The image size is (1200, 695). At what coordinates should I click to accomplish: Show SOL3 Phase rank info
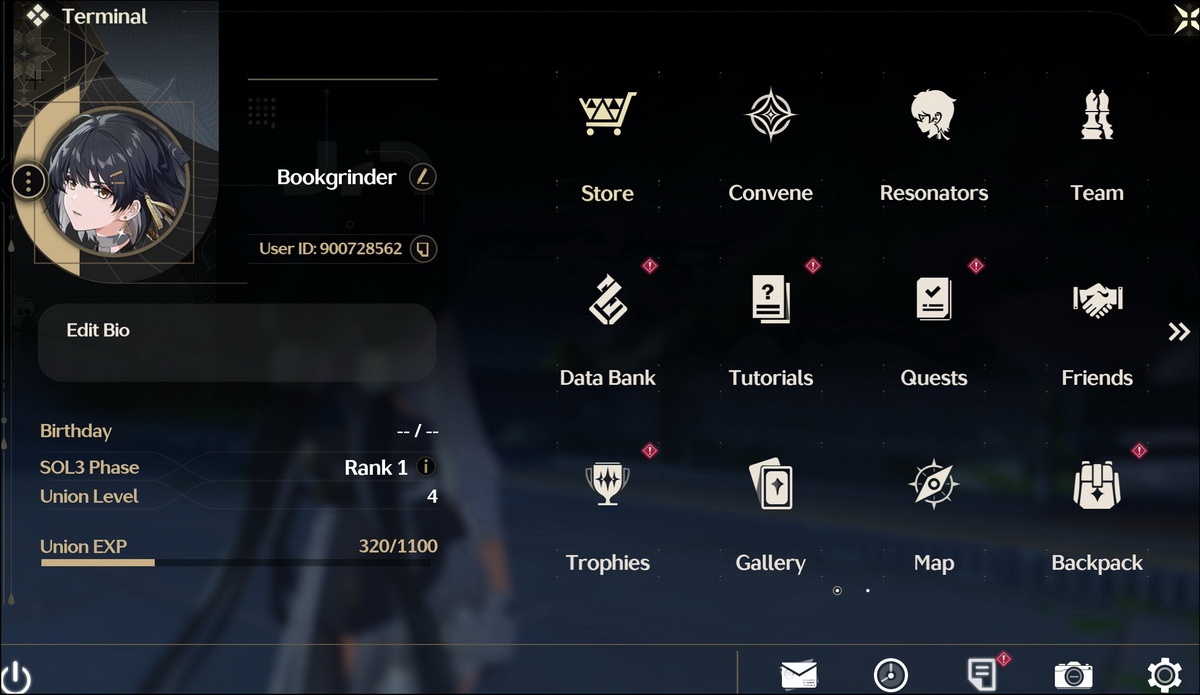coord(426,467)
